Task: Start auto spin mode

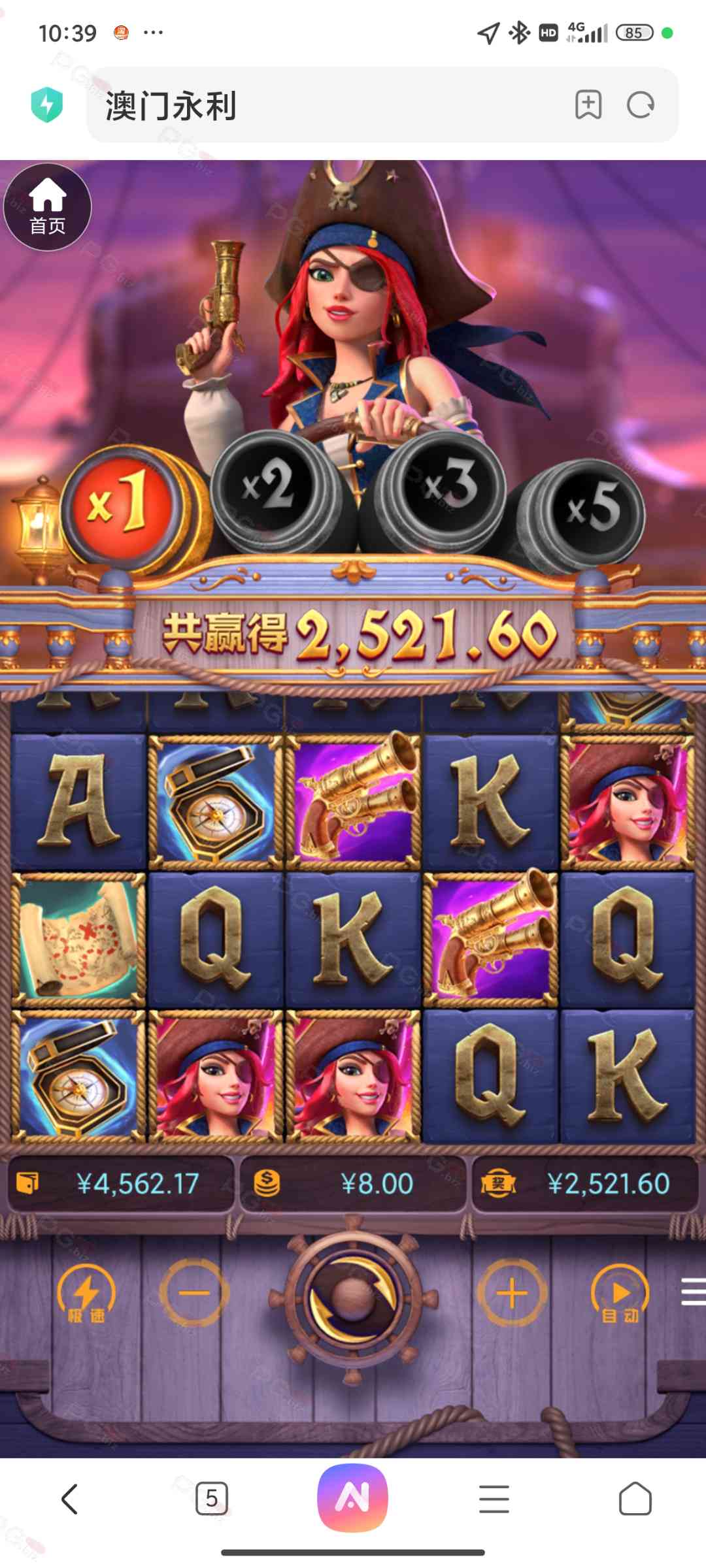Action: click(620, 1294)
